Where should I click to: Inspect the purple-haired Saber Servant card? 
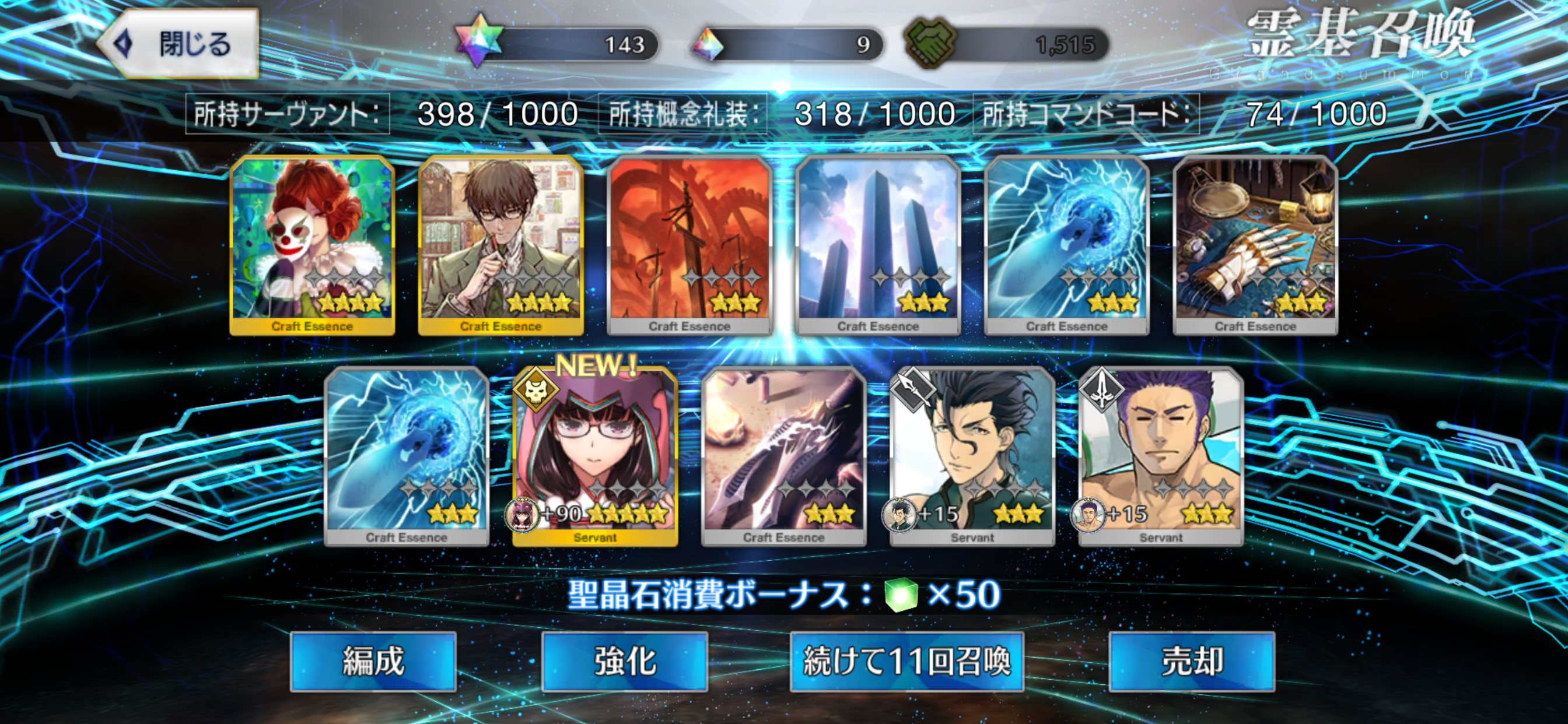click(1161, 456)
